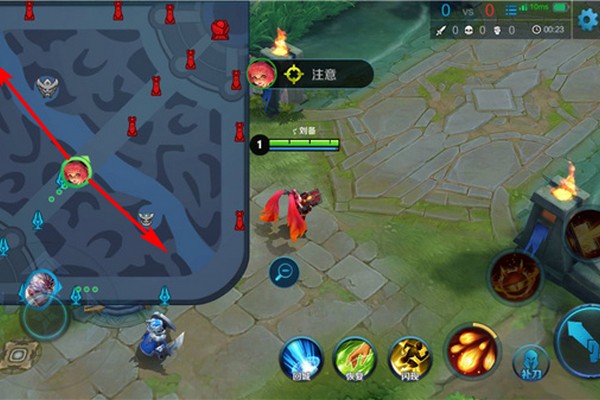Viewport: 600px width, 400px height.
Task: Cast the 闪现 flash summoner spell
Action: (409, 358)
